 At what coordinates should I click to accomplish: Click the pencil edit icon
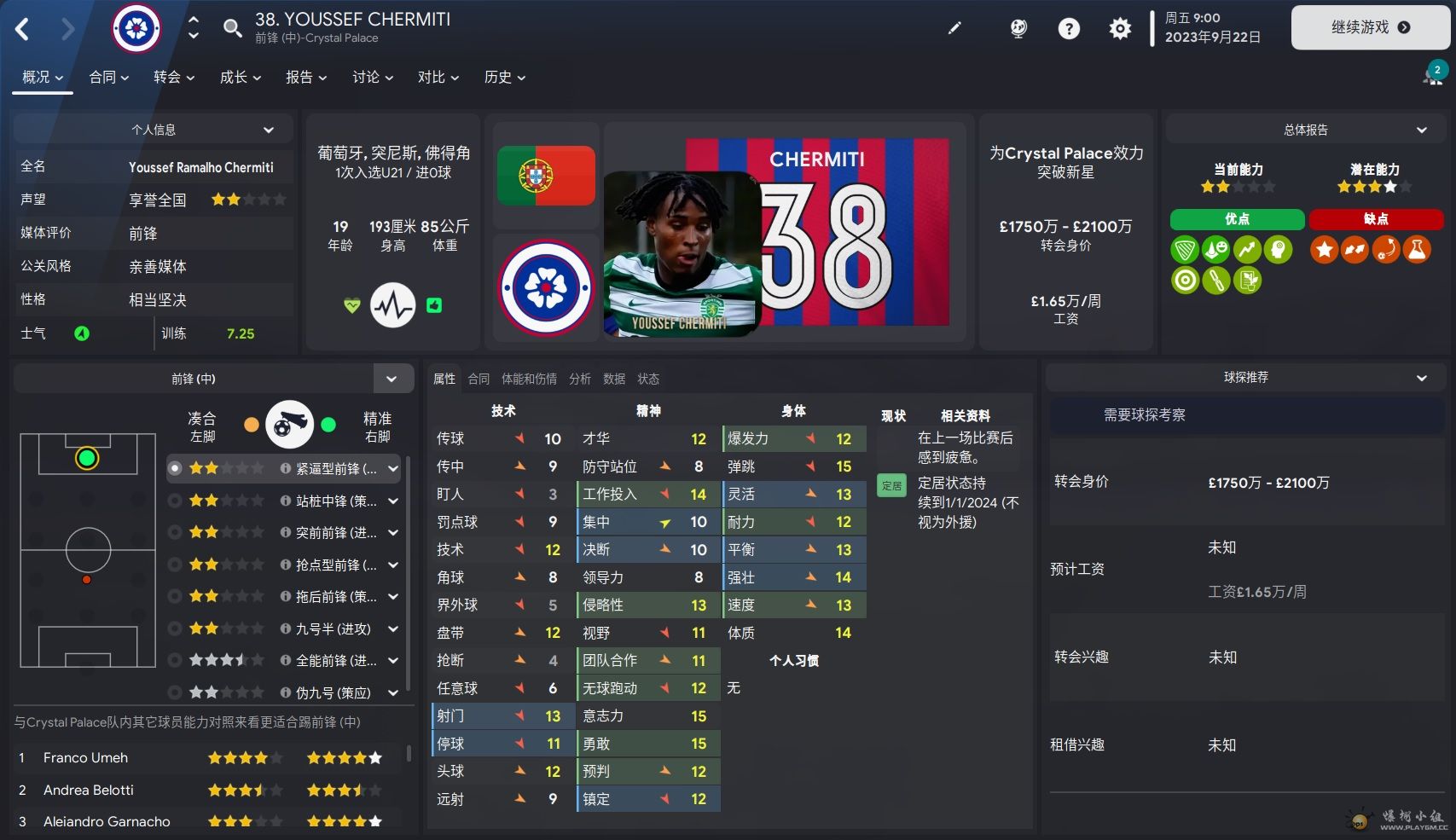click(x=954, y=28)
